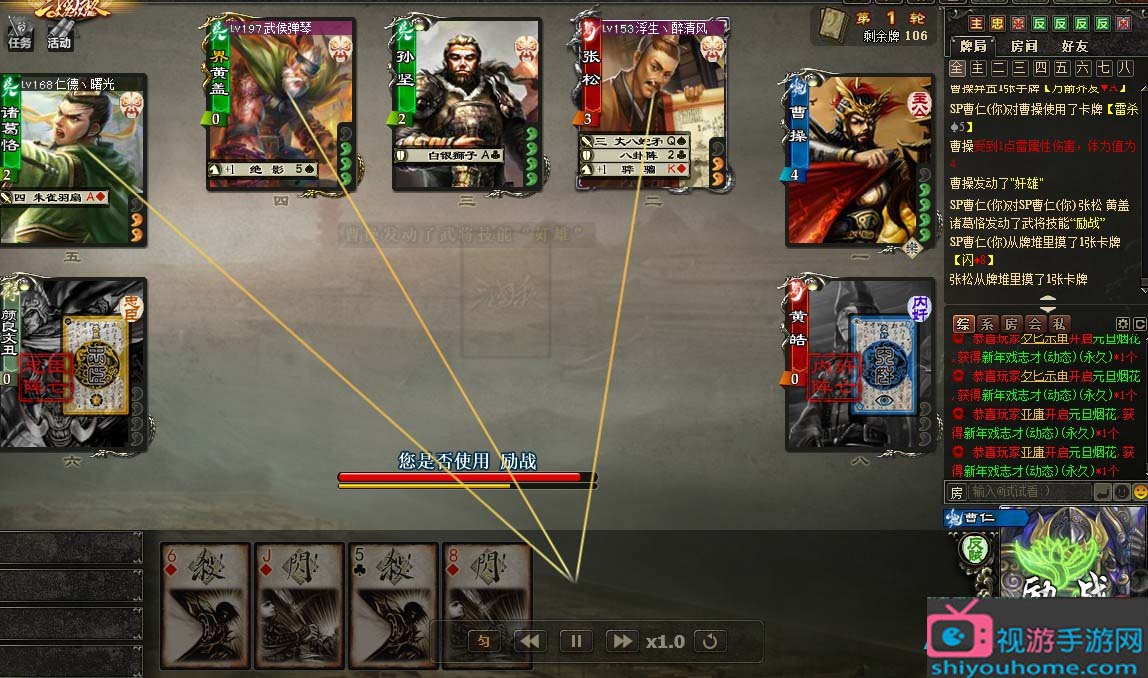Pause the replay playback
This screenshot has height=678, width=1148.
coord(576,641)
